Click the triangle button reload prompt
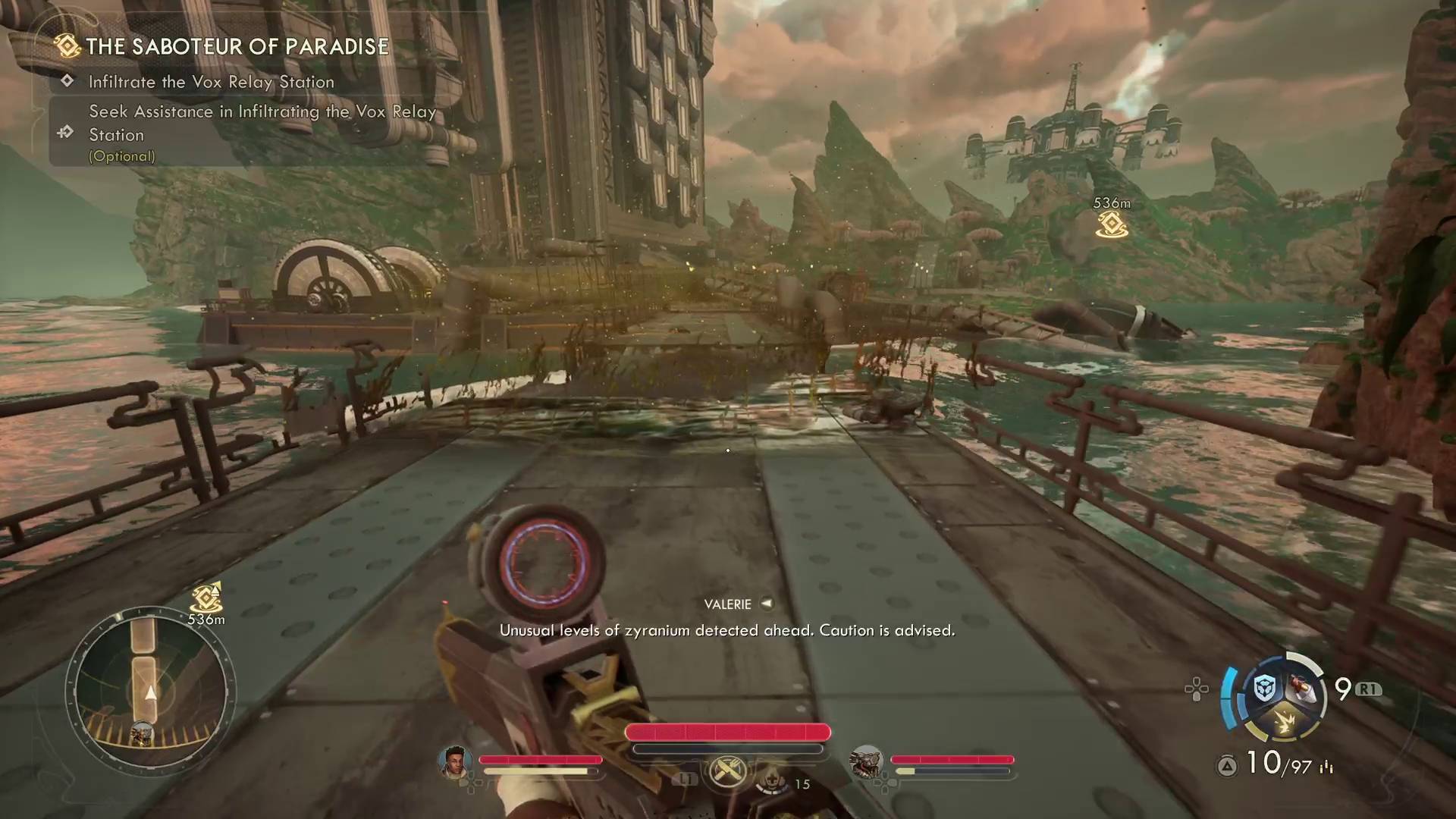Image resolution: width=1456 pixels, height=819 pixels. [1227, 767]
